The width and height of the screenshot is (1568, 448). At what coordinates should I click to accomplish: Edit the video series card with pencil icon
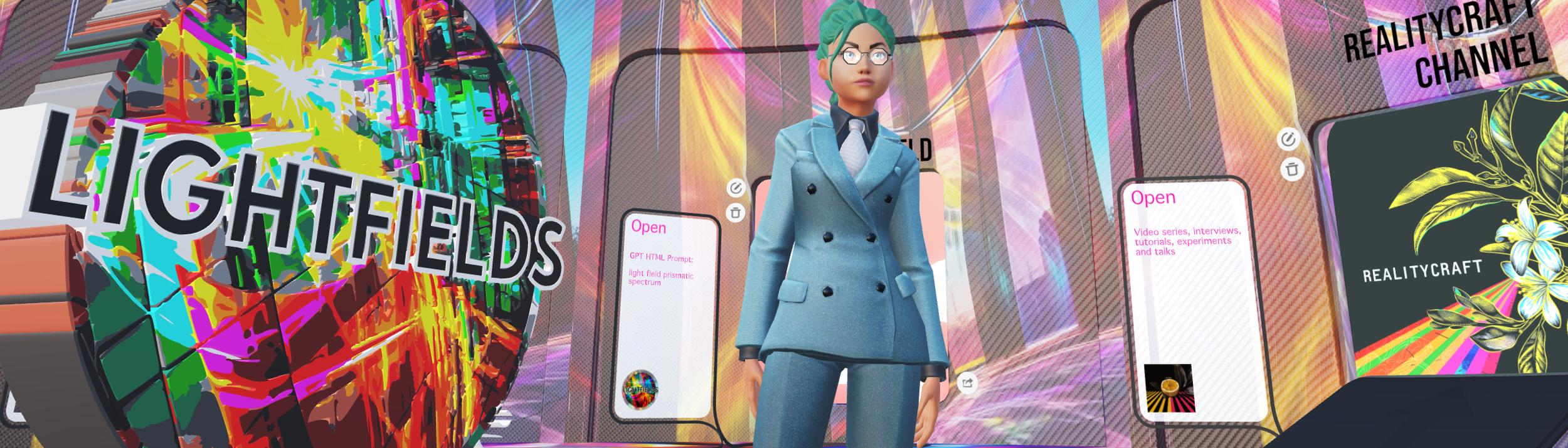point(1288,140)
